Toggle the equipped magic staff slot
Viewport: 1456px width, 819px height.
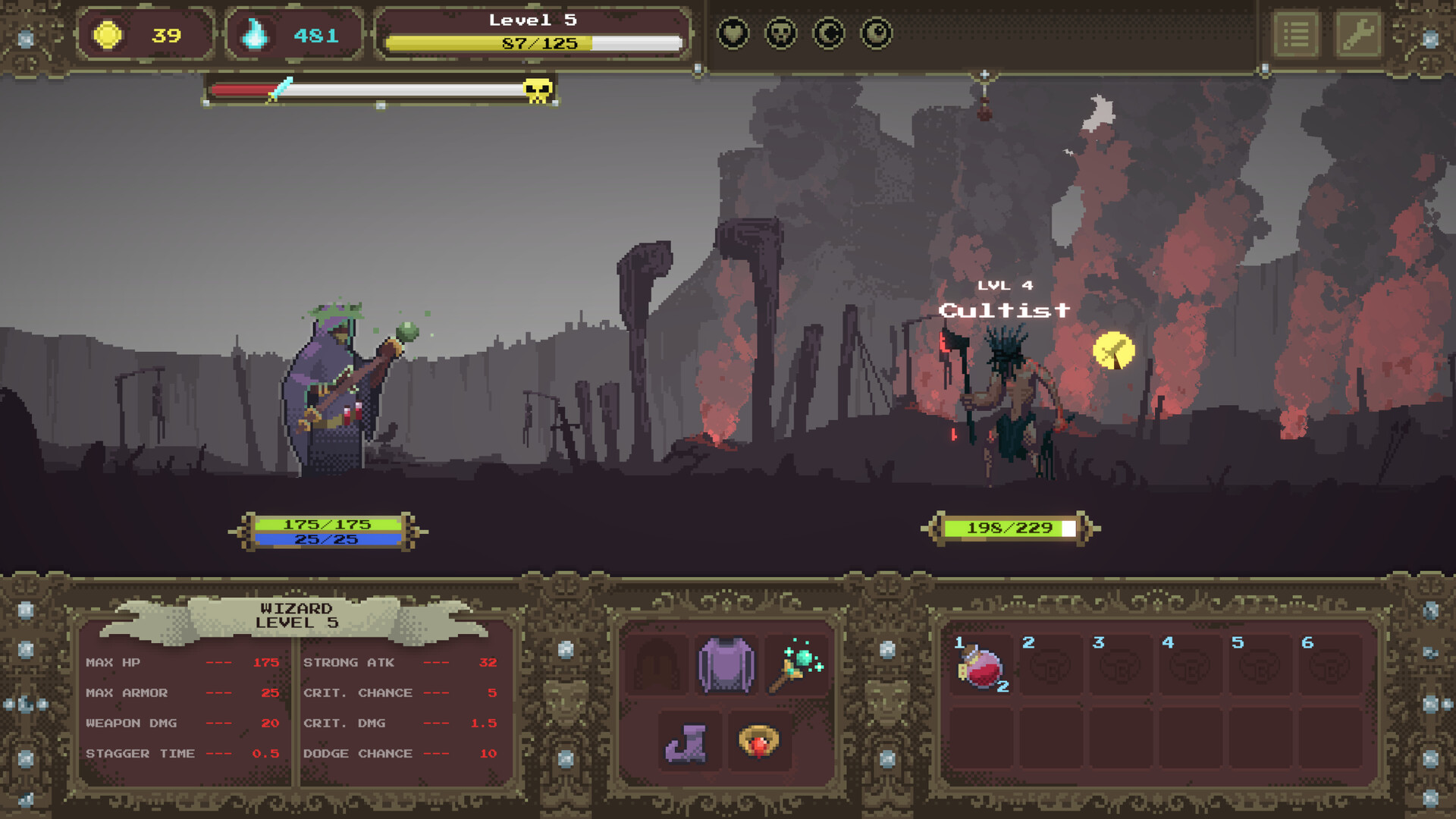(798, 666)
